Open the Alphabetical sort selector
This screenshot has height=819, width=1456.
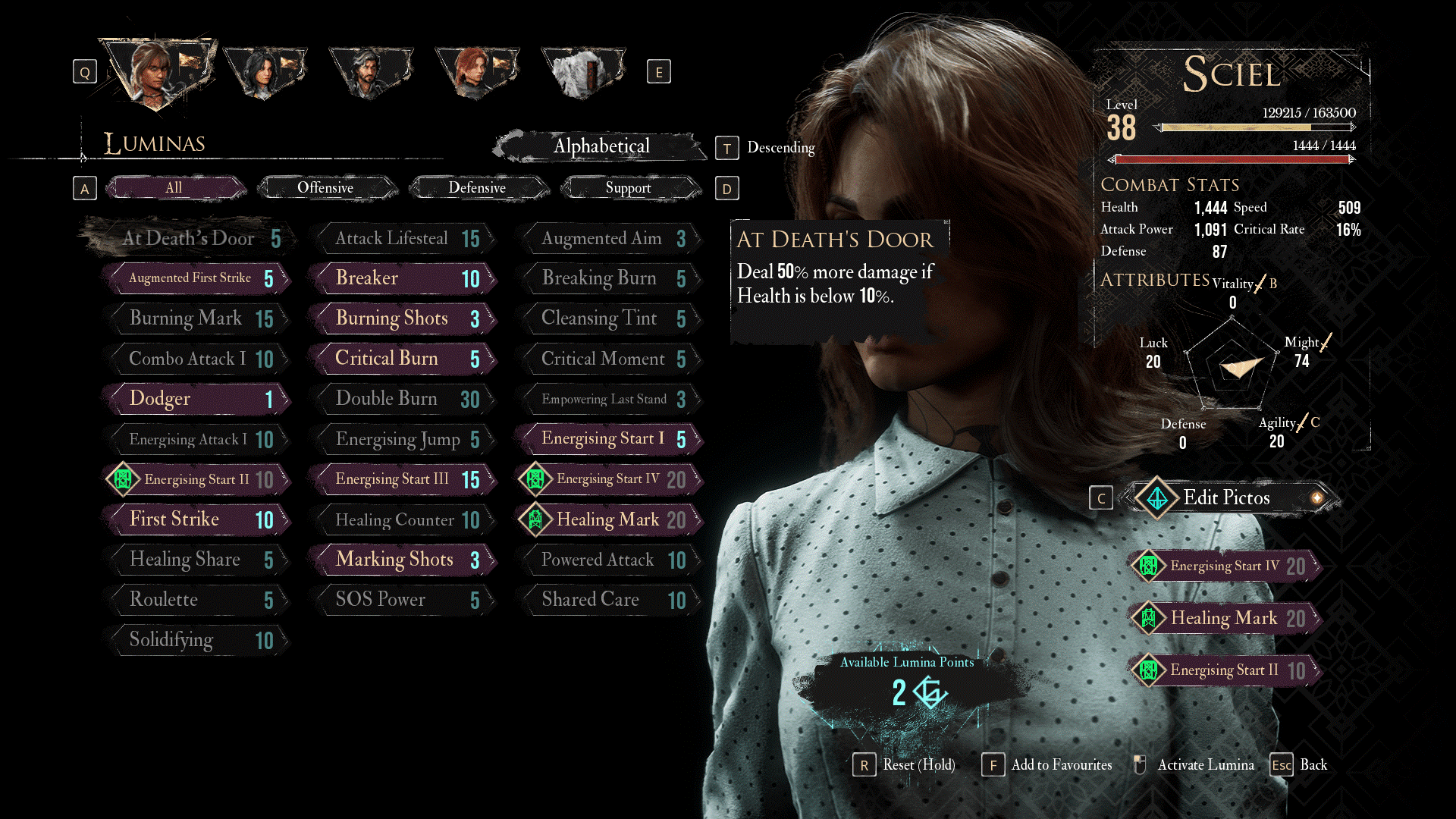[x=601, y=146]
